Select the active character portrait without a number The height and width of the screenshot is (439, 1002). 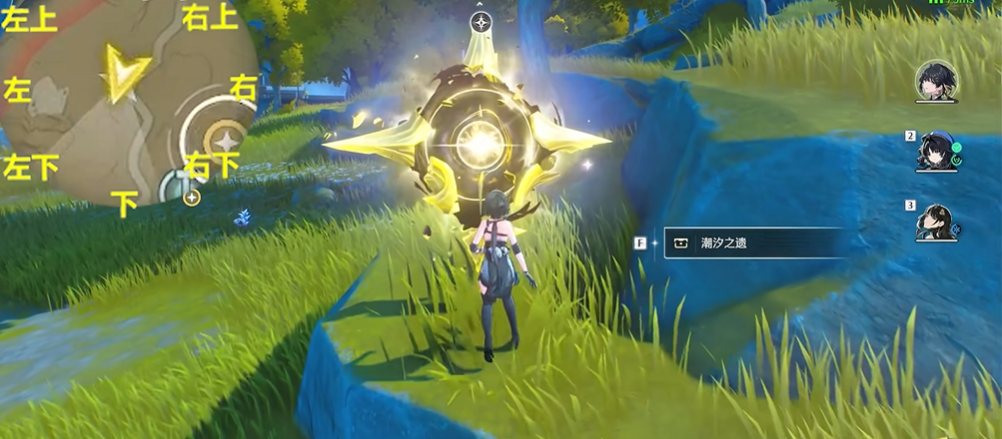coord(936,81)
